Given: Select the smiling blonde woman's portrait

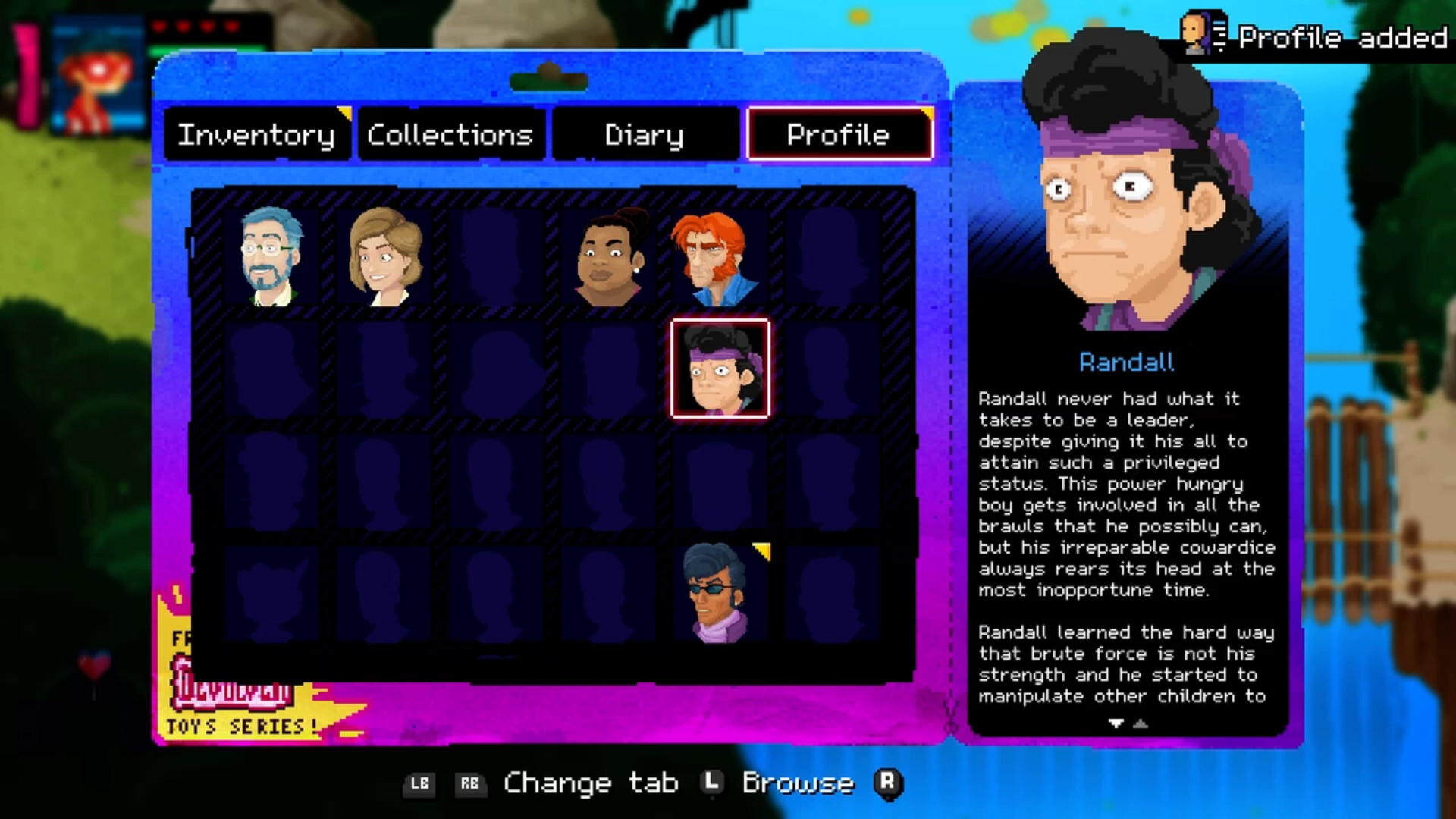Looking at the screenshot, I should [387, 258].
